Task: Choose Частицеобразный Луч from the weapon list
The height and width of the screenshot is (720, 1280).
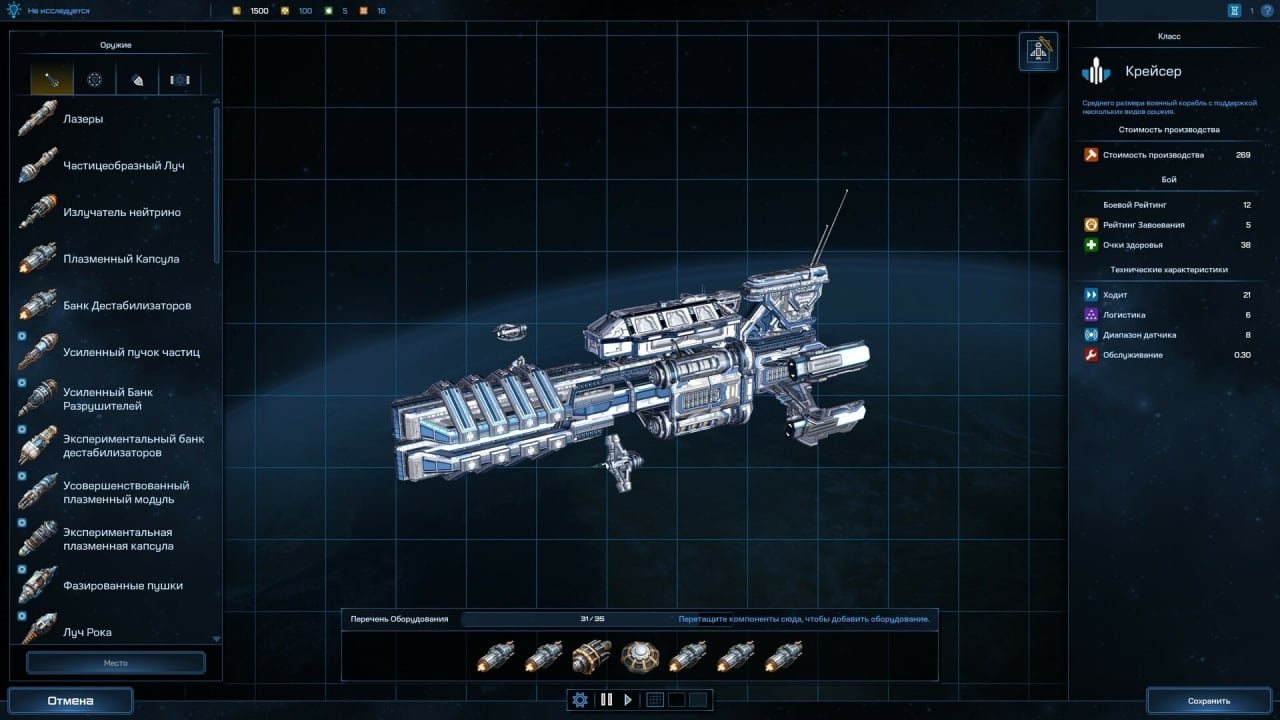Action: coord(123,166)
